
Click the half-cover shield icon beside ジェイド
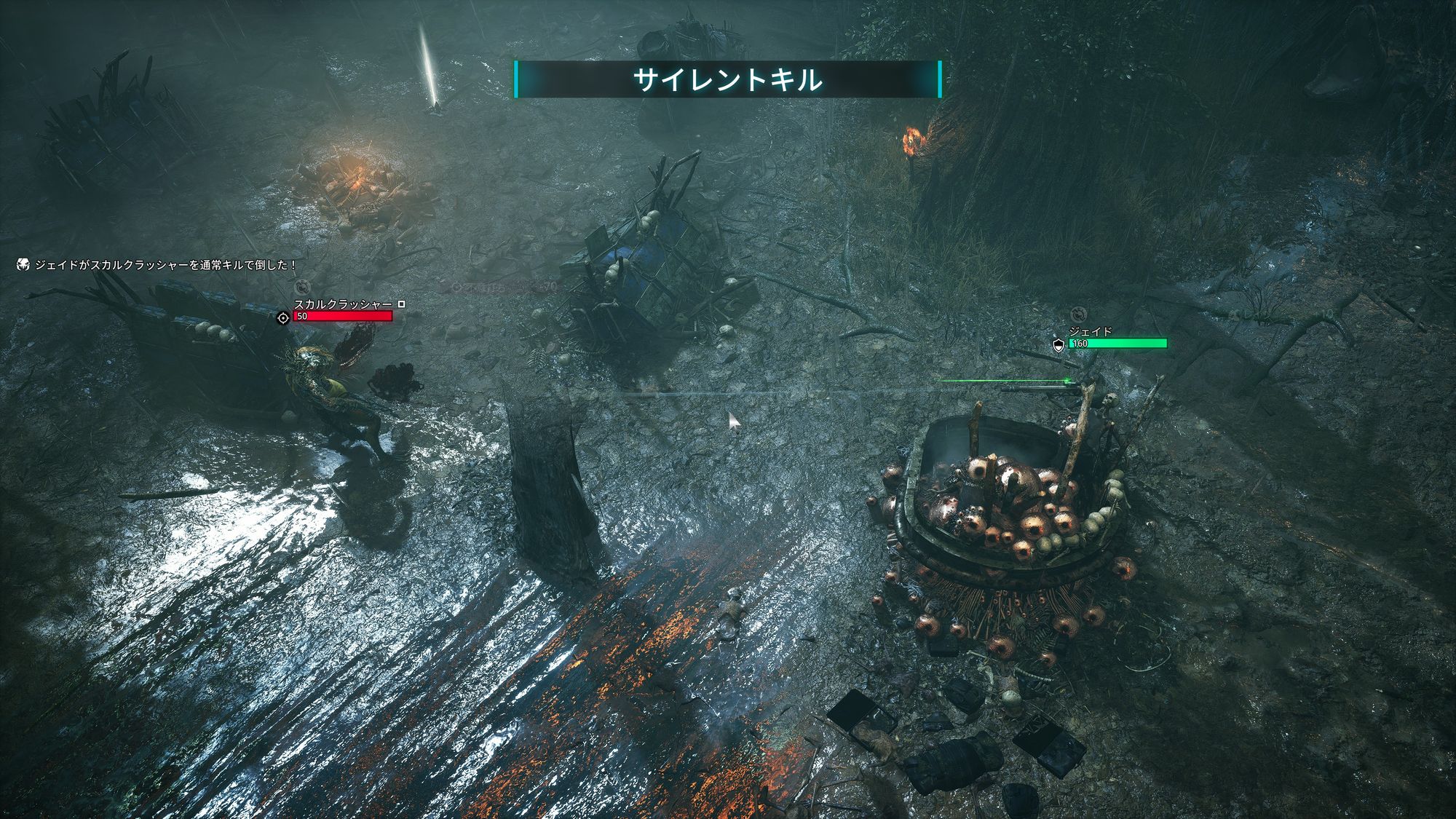tap(1059, 344)
